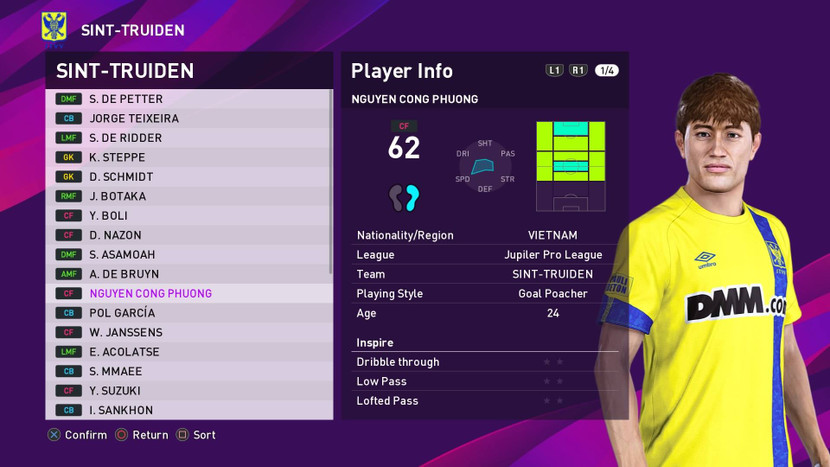The width and height of the screenshot is (830, 467).
Task: Pick Pol García from the squad
Action: [190, 313]
